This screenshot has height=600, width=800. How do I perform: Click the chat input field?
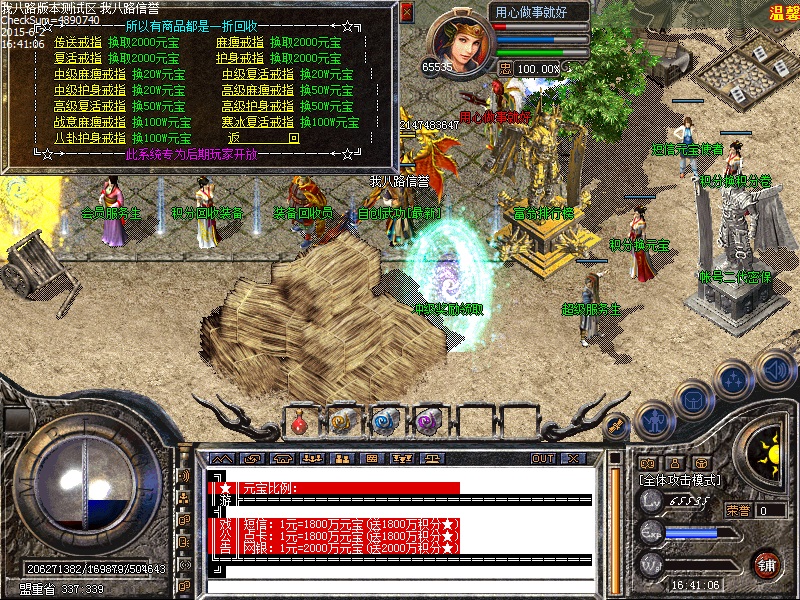click(400, 586)
